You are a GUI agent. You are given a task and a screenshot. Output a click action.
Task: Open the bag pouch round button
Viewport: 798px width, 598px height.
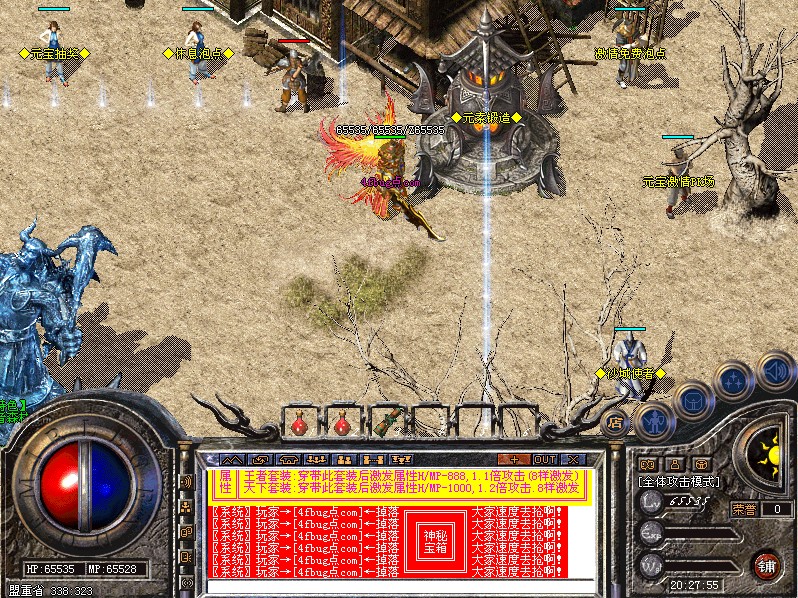[x=692, y=401]
